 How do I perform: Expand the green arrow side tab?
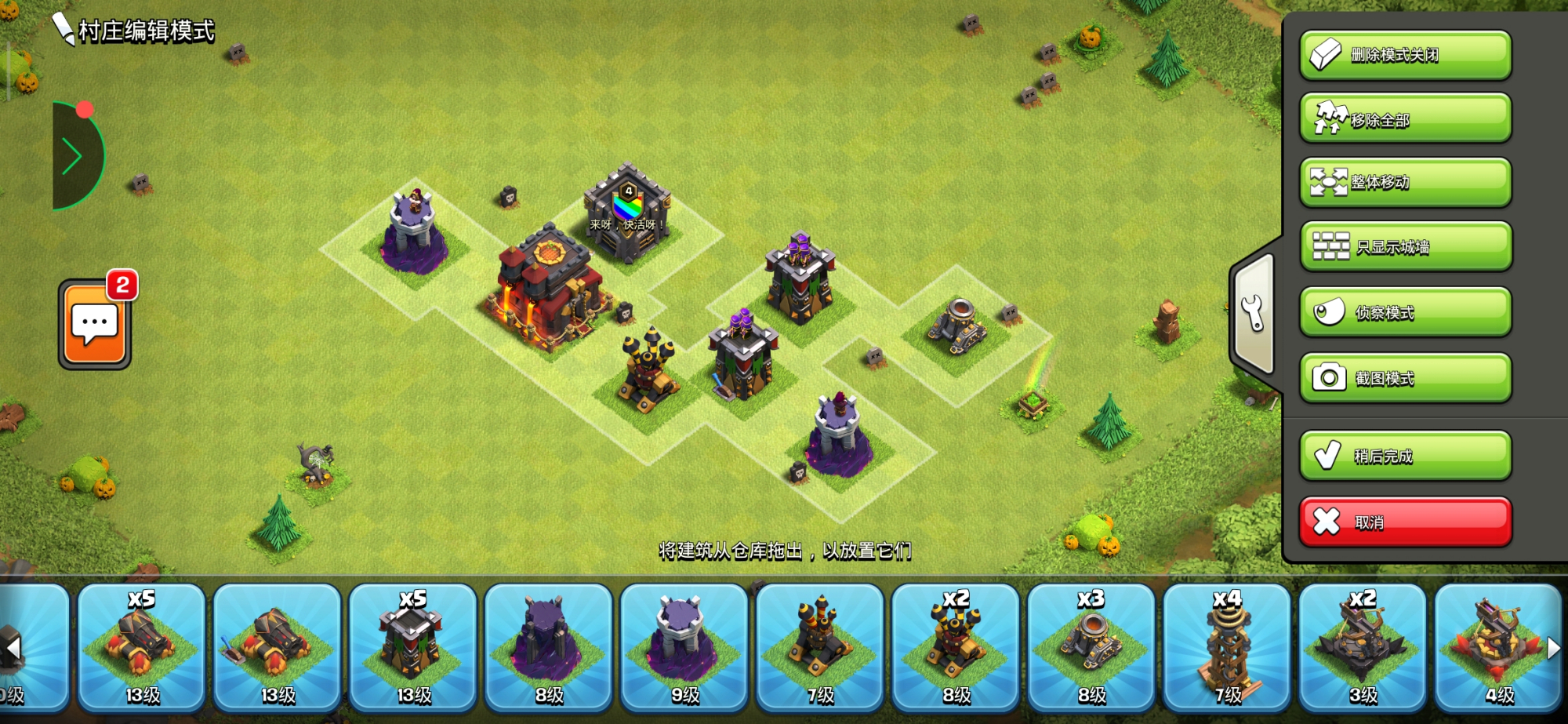click(x=74, y=157)
